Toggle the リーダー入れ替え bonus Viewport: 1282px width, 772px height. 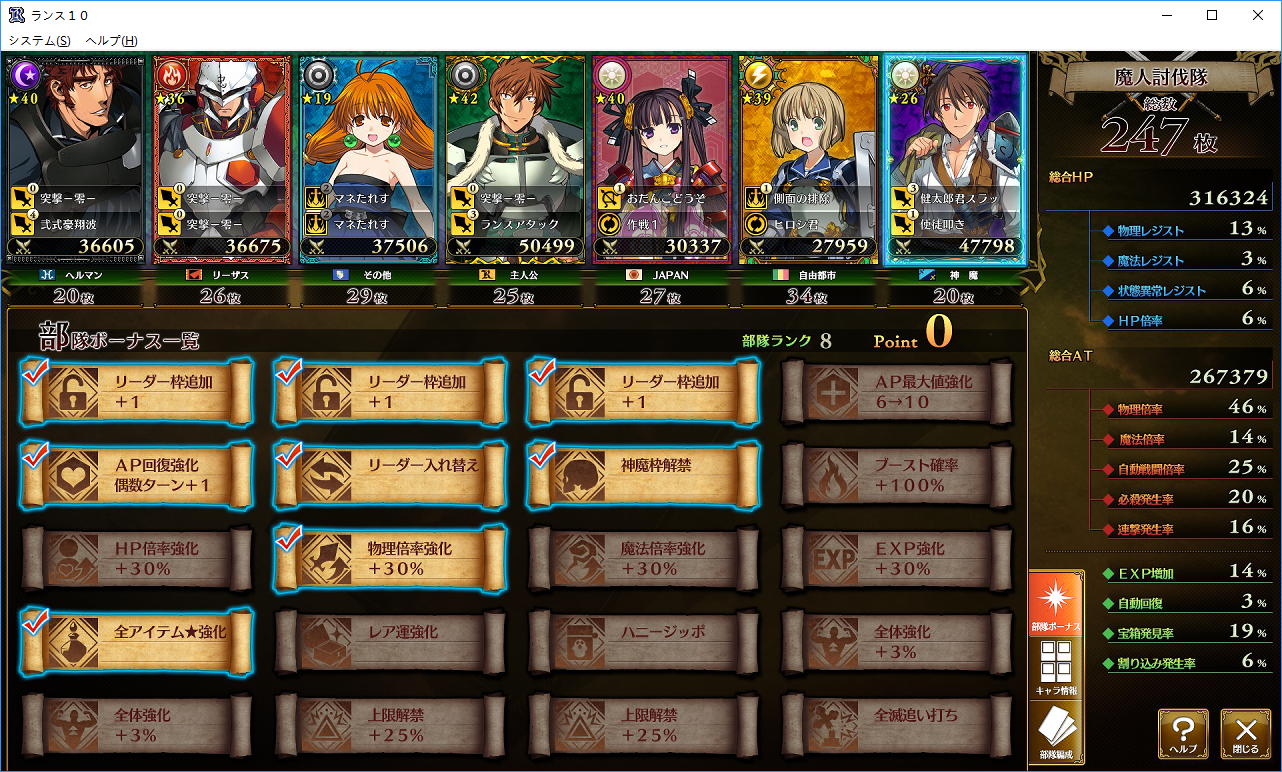click(390, 475)
